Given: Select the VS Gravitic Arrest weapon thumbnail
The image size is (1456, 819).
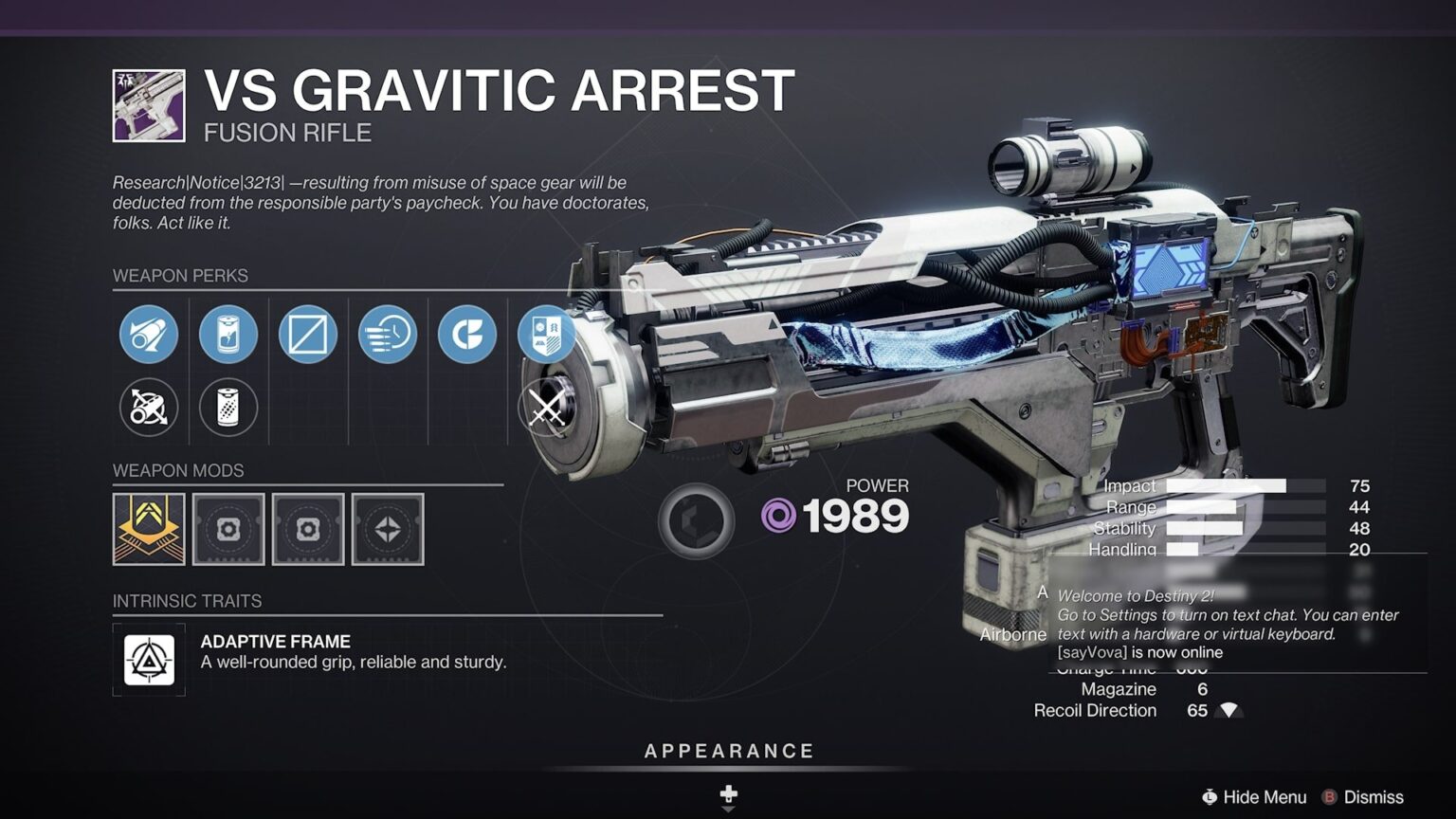Looking at the screenshot, I should (x=147, y=104).
